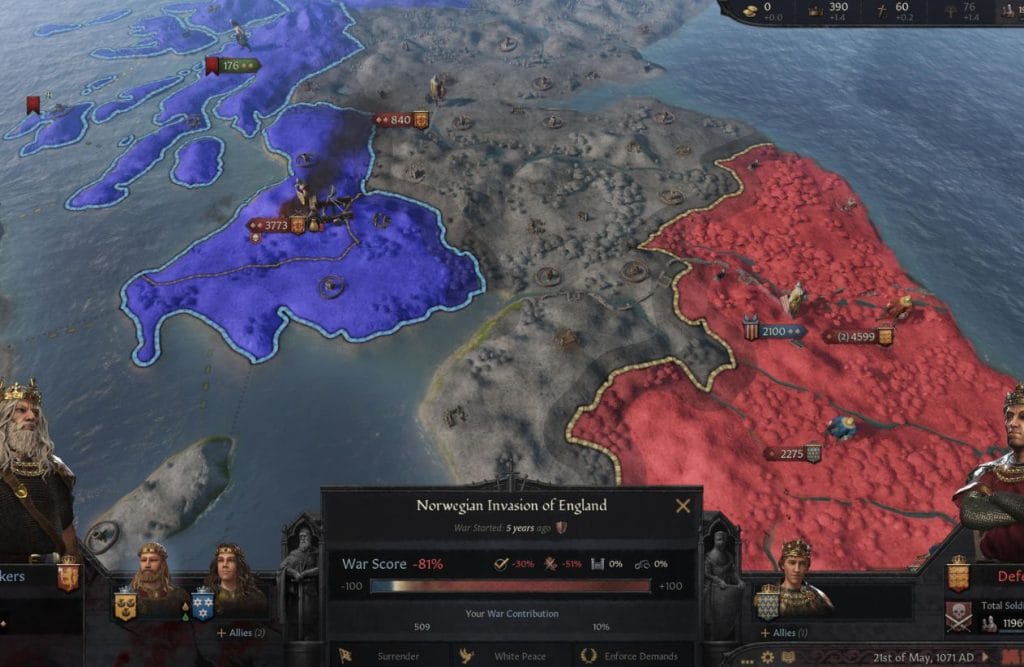Select the blue army banner with 2100 troops
The image size is (1024, 667).
[x=775, y=331]
